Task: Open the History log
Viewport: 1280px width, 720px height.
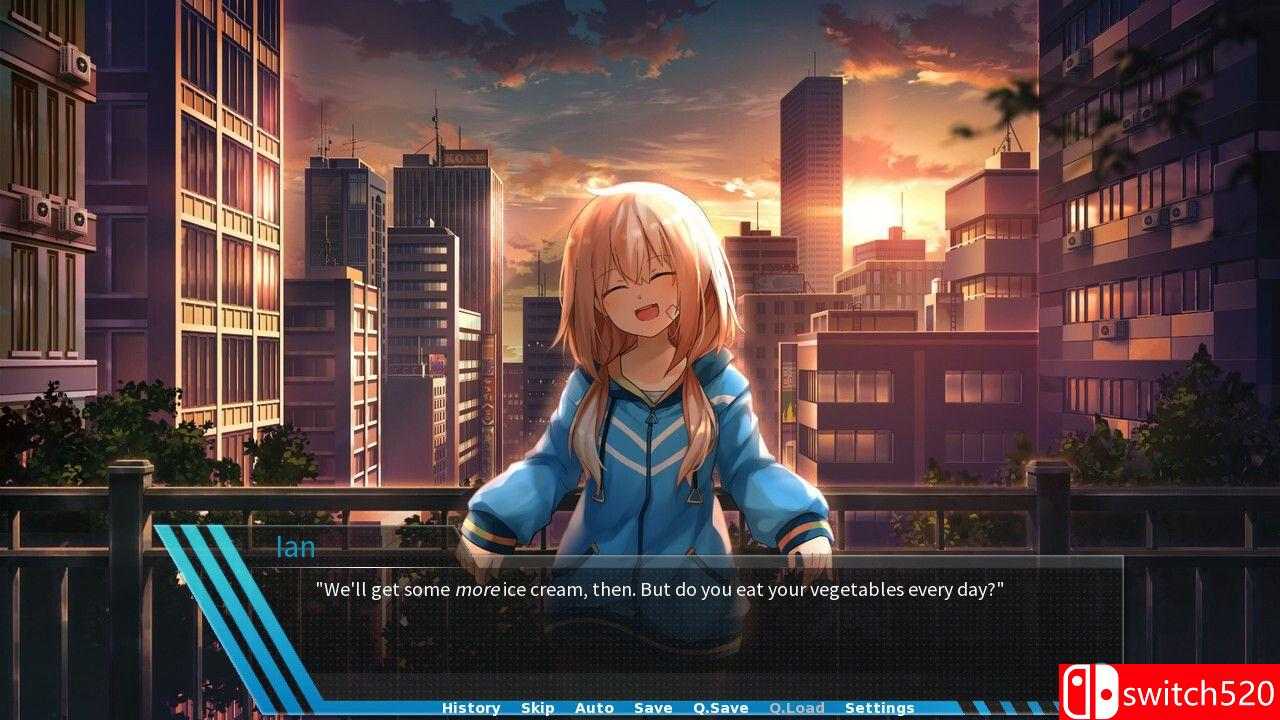Action: click(x=470, y=707)
